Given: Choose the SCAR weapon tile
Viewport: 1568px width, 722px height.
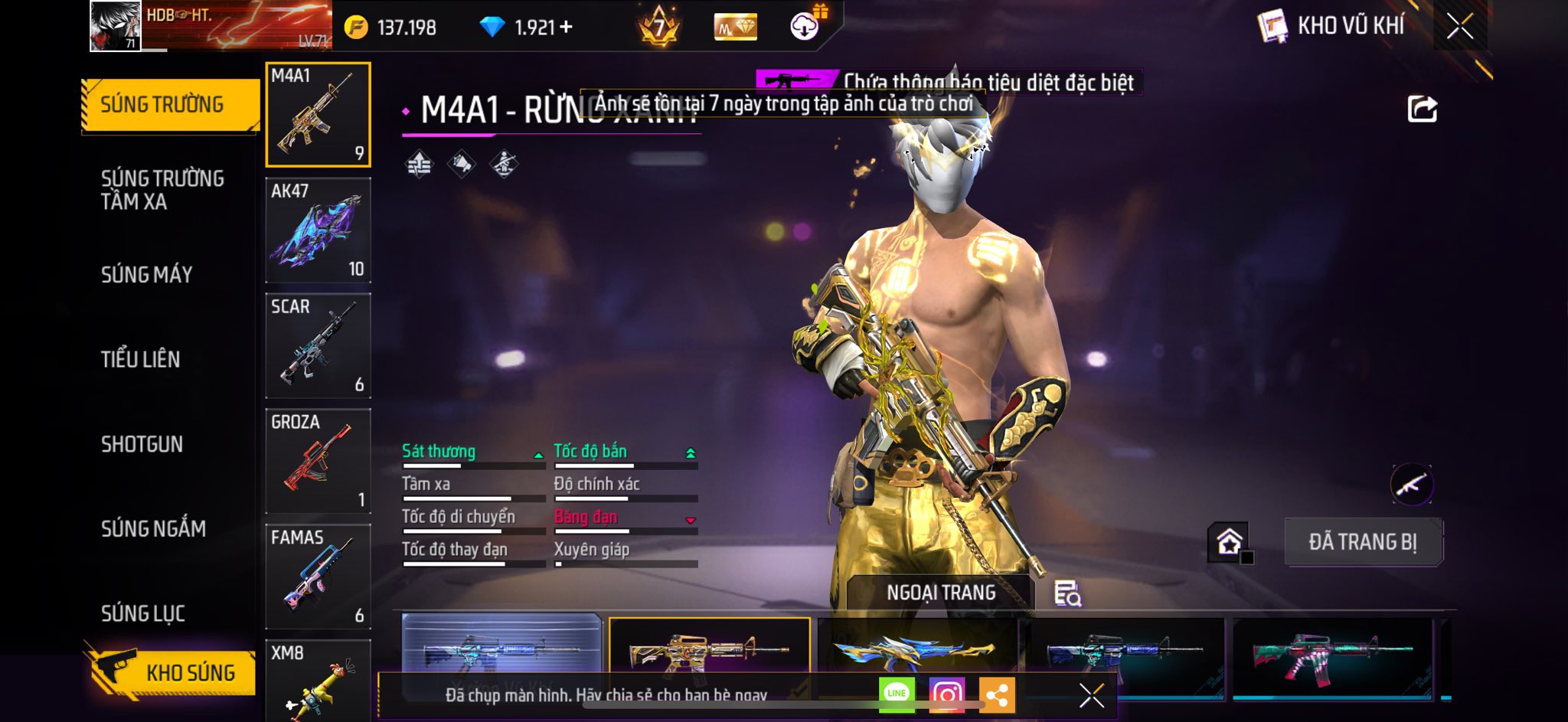Looking at the screenshot, I should [318, 345].
